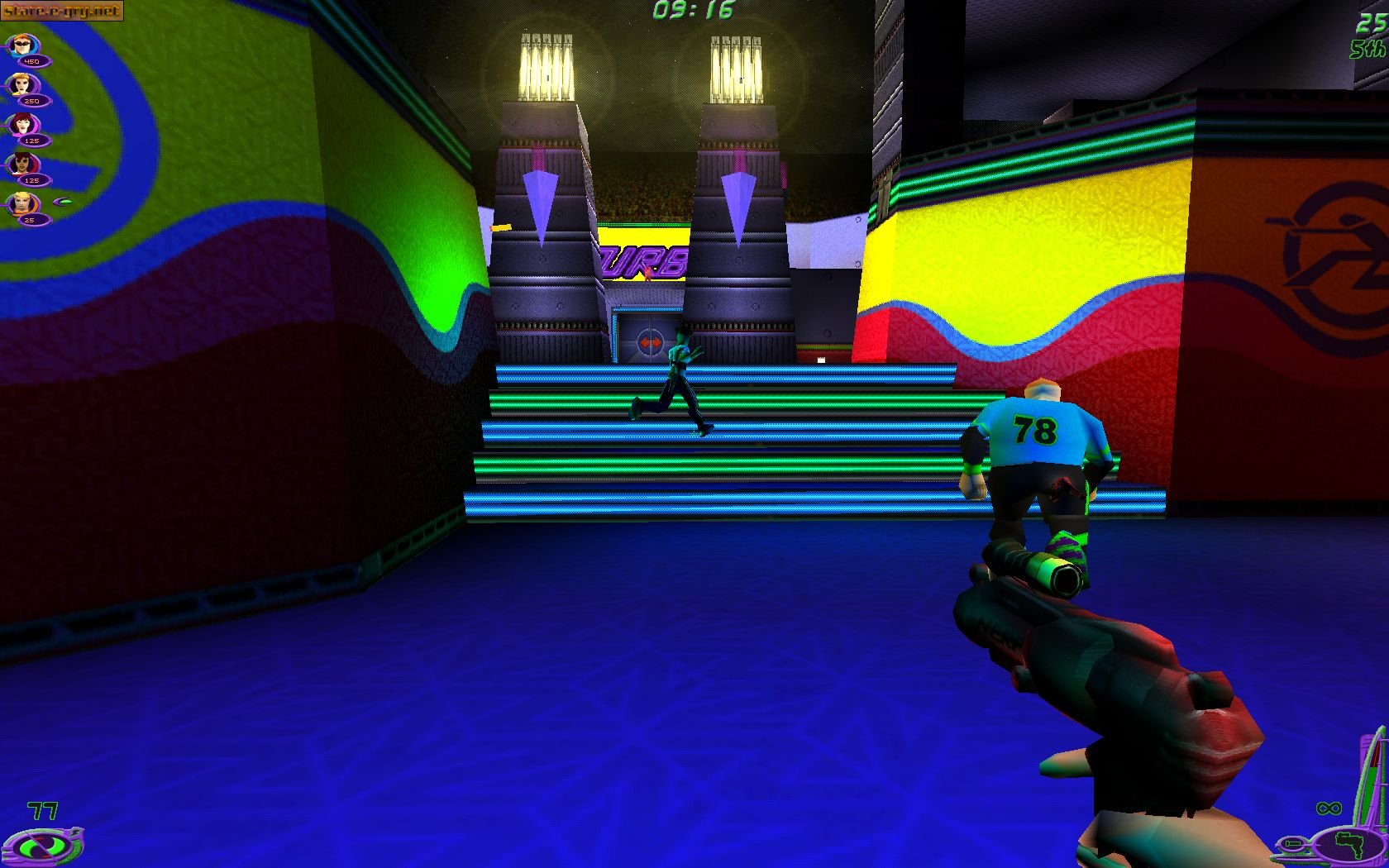Expand the score badge reading 450

pyautogui.click(x=32, y=61)
